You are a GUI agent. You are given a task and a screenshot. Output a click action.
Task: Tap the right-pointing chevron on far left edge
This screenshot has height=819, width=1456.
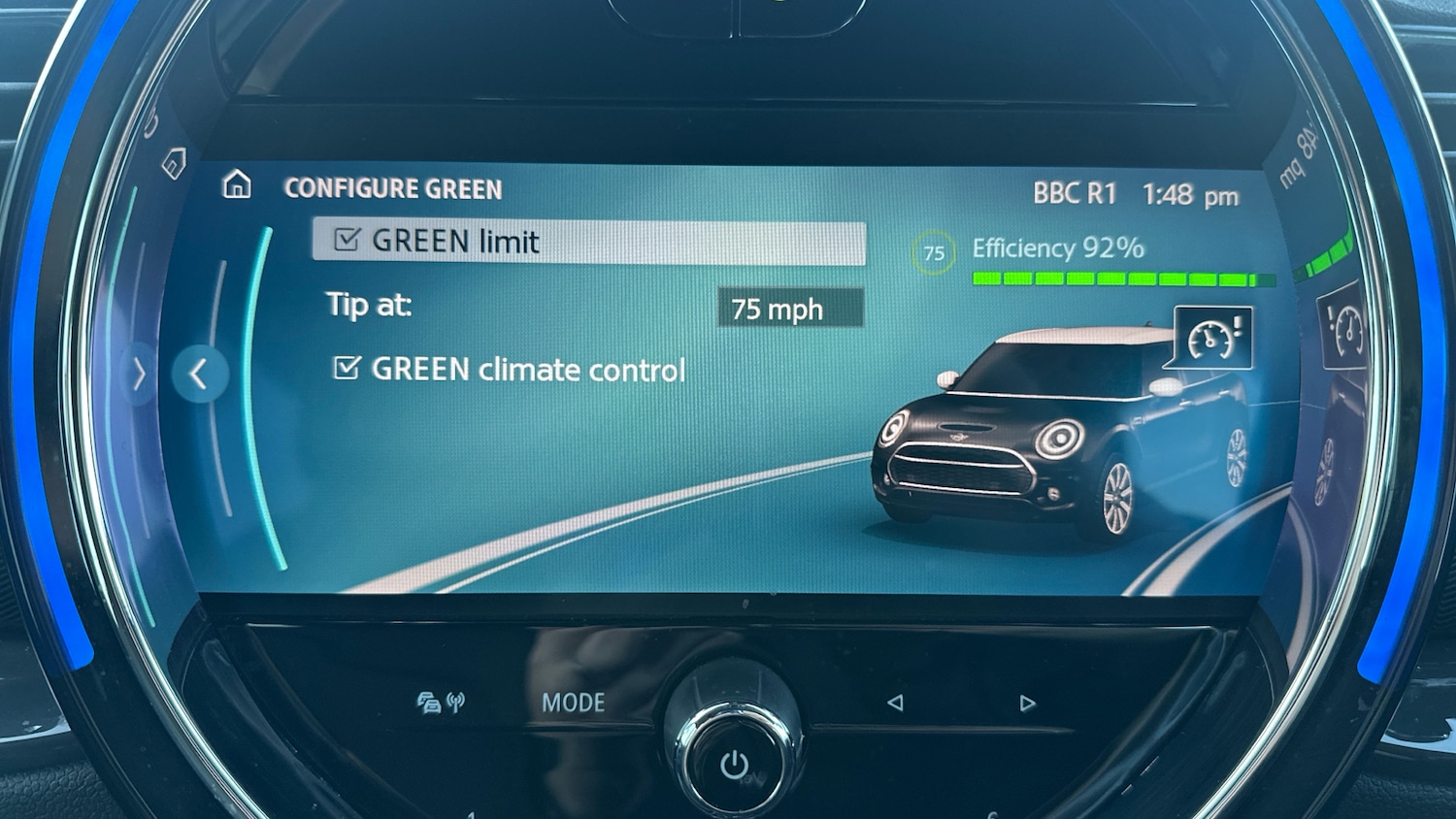[x=137, y=376]
